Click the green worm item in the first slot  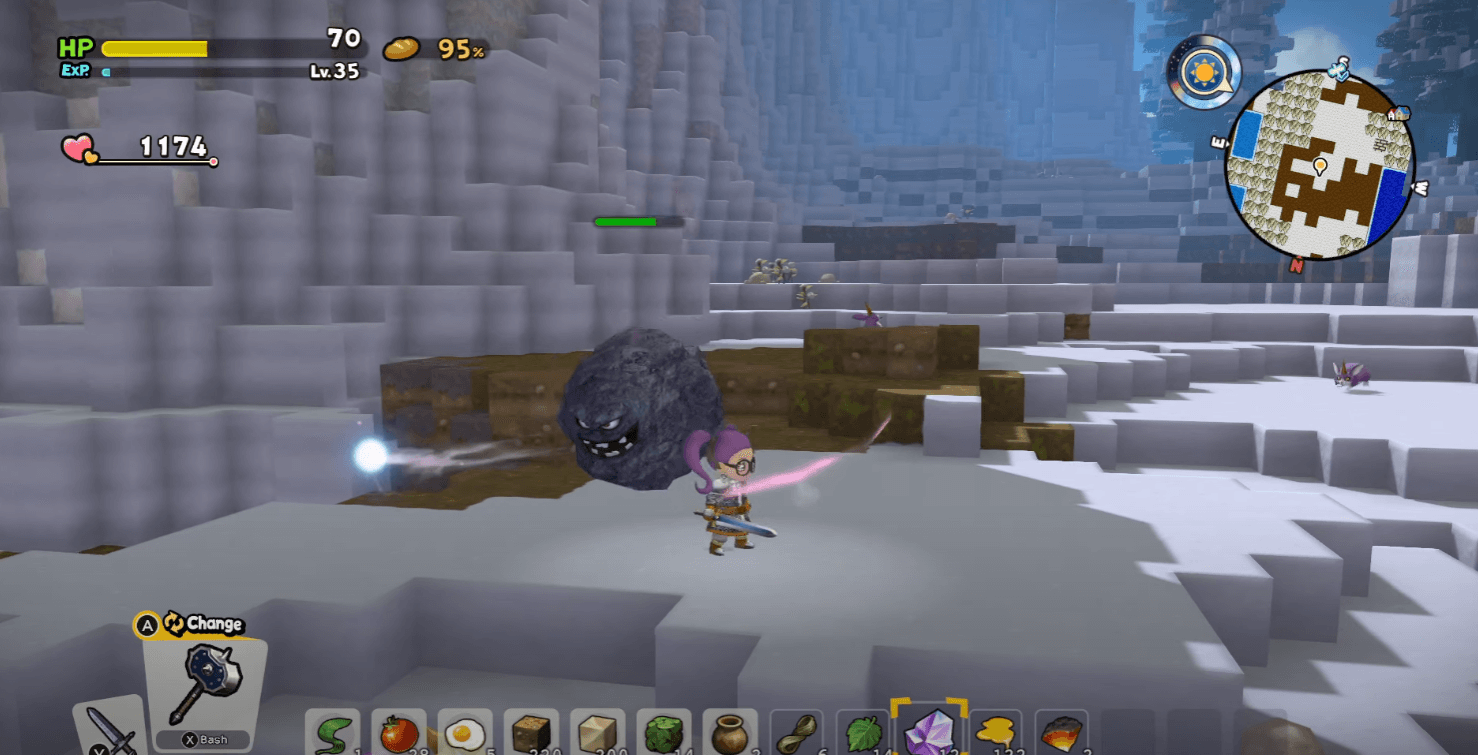[x=335, y=733]
